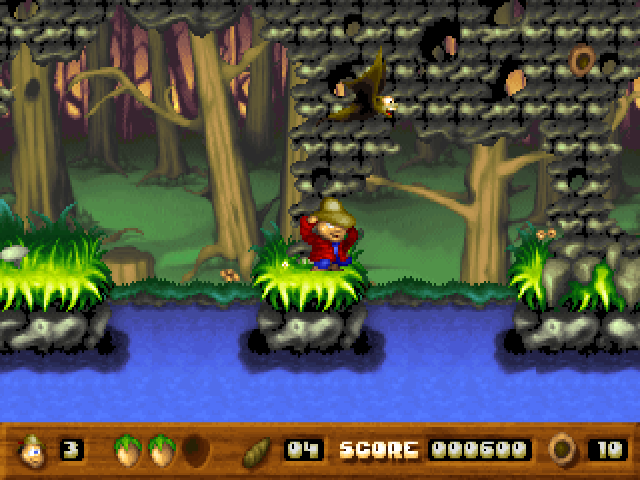The image size is (640, 480).
Task: Click the wooden ring collectible icon
Action: tap(563, 449)
